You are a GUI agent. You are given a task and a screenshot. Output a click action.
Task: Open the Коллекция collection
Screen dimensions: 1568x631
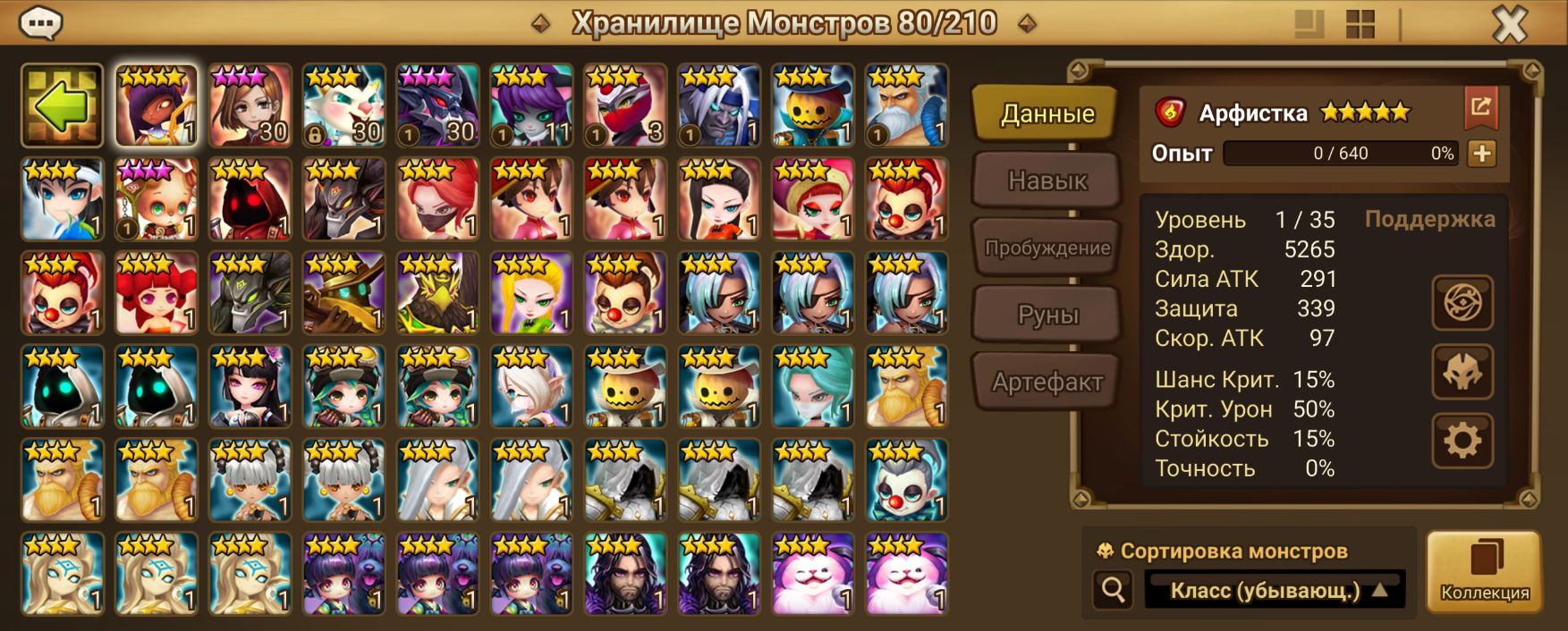pyautogui.click(x=1484, y=572)
